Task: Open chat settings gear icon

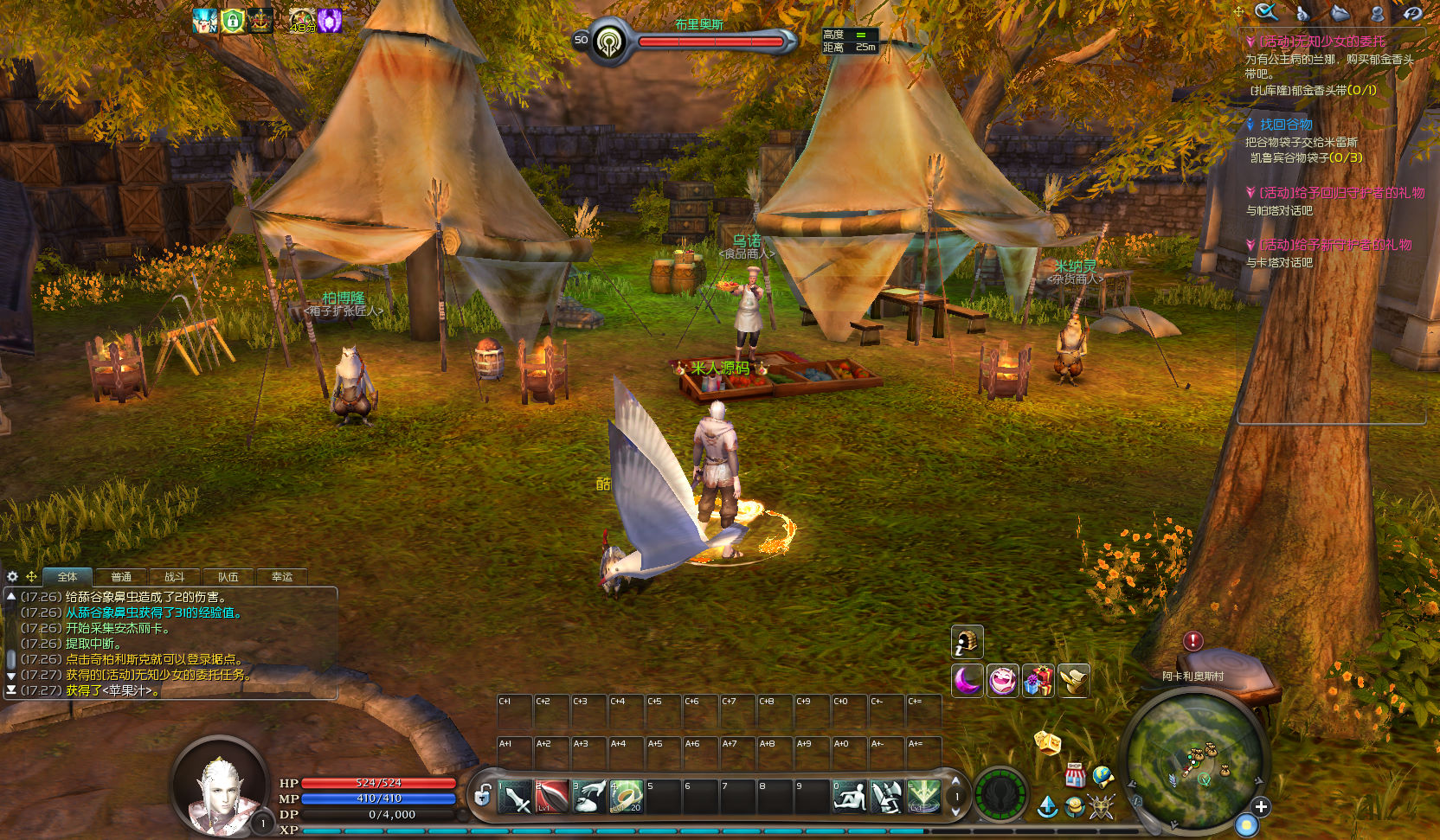Action: pyautogui.click(x=12, y=576)
